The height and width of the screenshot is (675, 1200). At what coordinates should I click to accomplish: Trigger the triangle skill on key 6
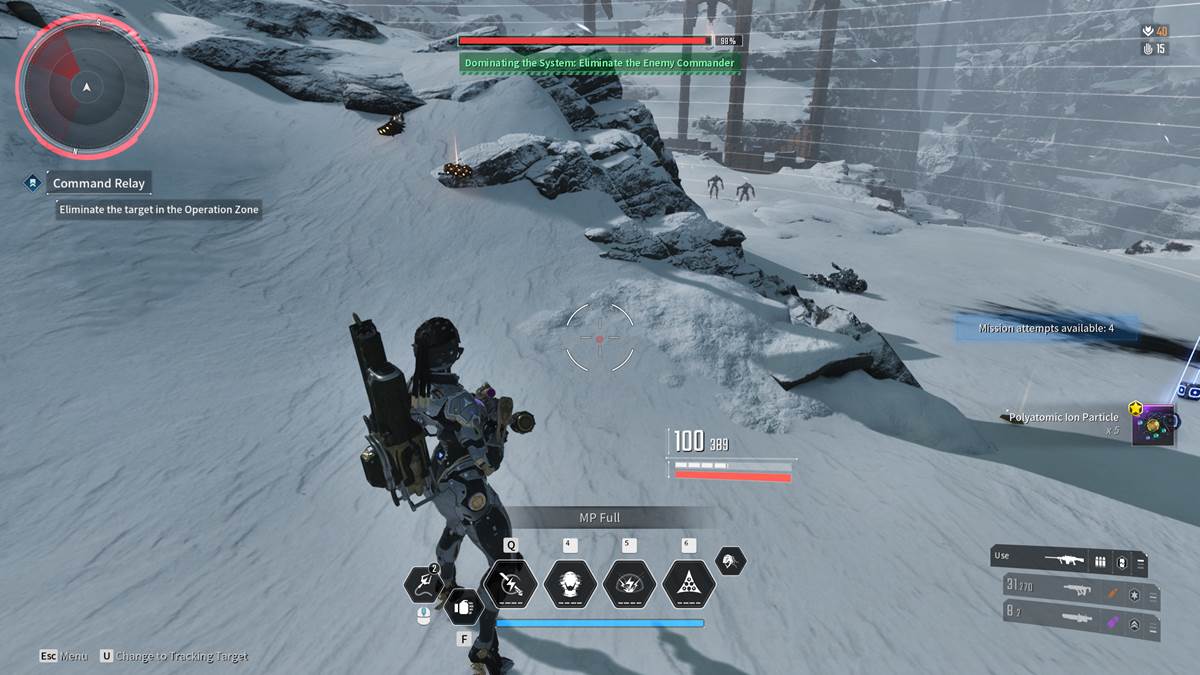point(688,584)
